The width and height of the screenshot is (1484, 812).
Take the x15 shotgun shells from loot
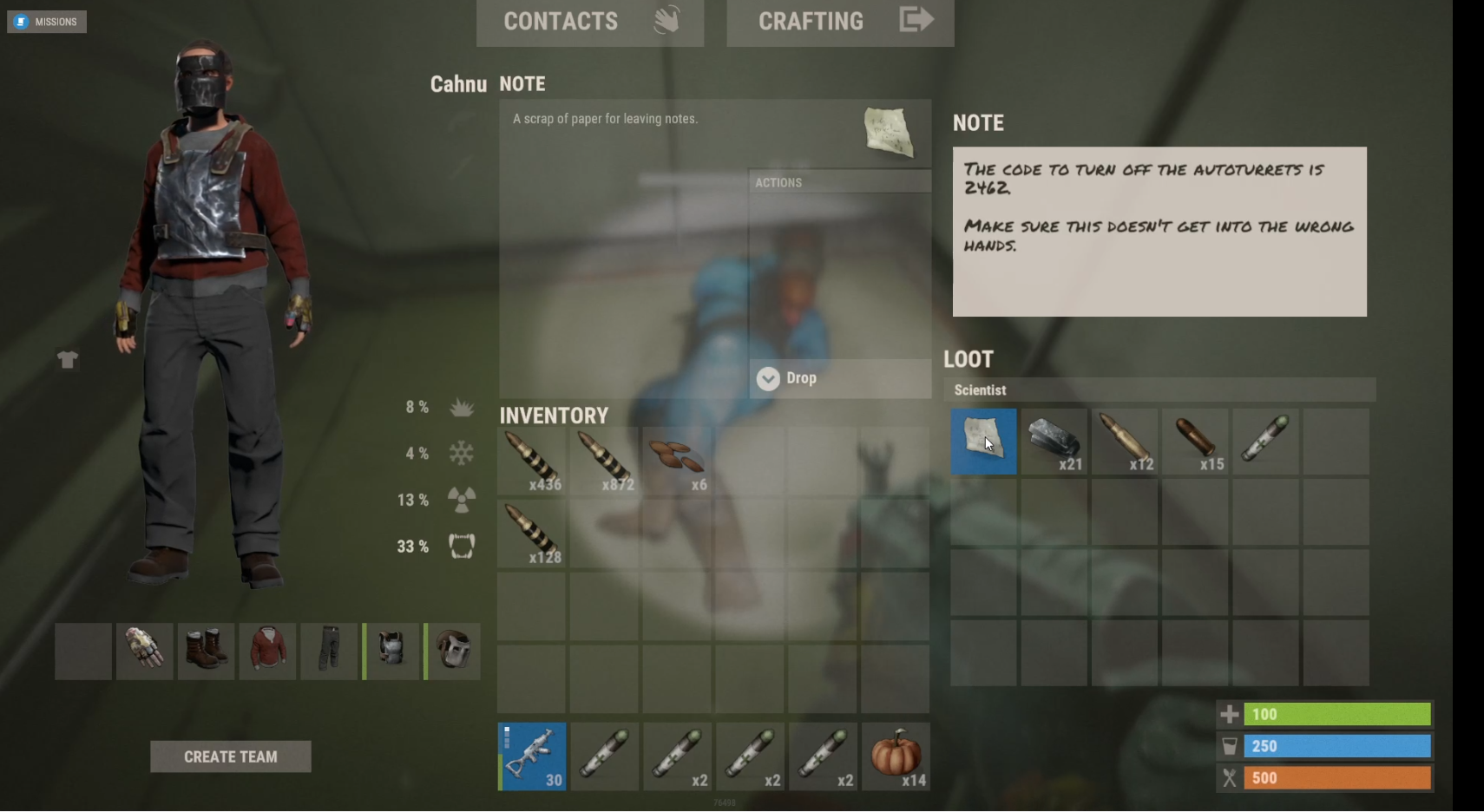(1195, 442)
